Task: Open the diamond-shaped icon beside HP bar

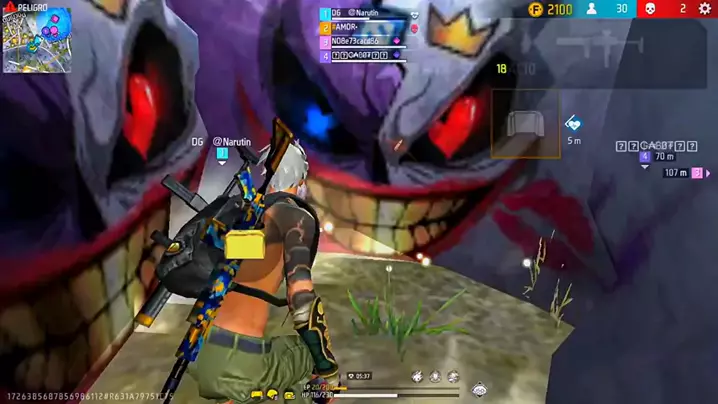Action: point(479,389)
